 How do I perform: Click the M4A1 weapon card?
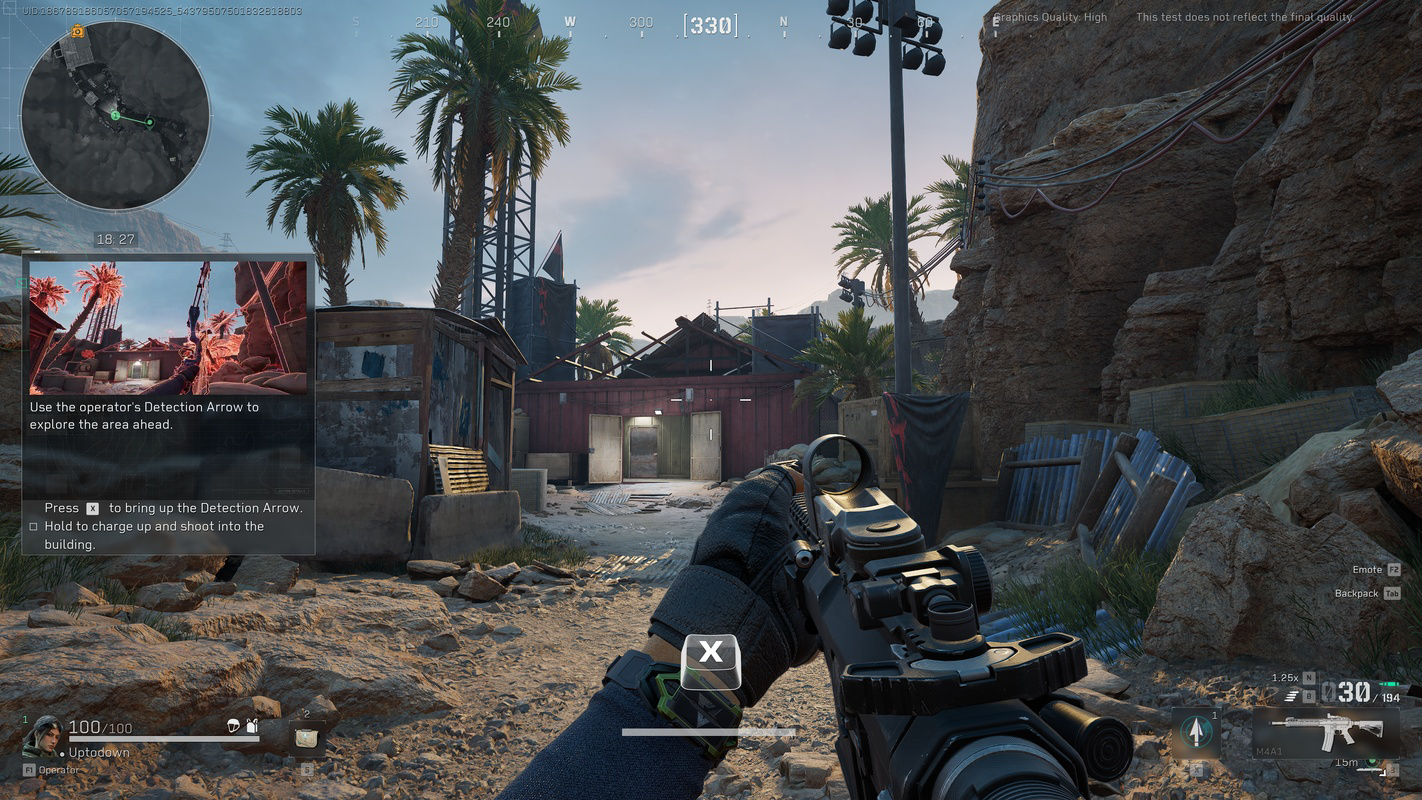pyautogui.click(x=1327, y=734)
